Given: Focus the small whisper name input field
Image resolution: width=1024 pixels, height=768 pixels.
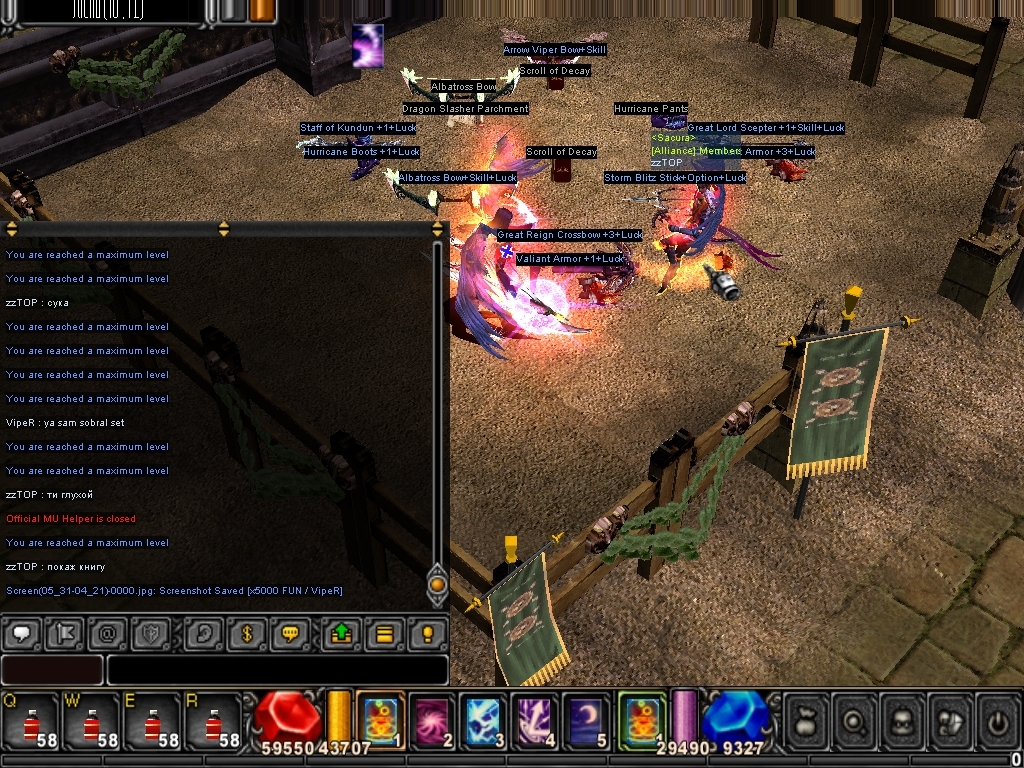Looking at the screenshot, I should pos(52,670).
